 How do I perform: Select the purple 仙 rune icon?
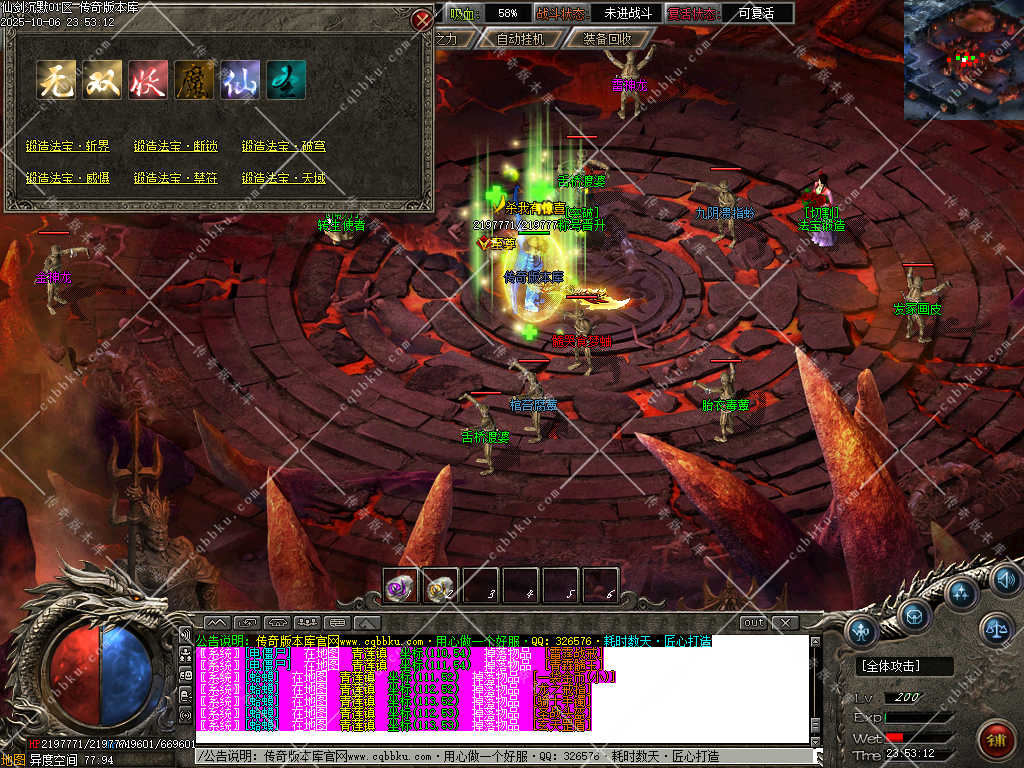click(240, 80)
